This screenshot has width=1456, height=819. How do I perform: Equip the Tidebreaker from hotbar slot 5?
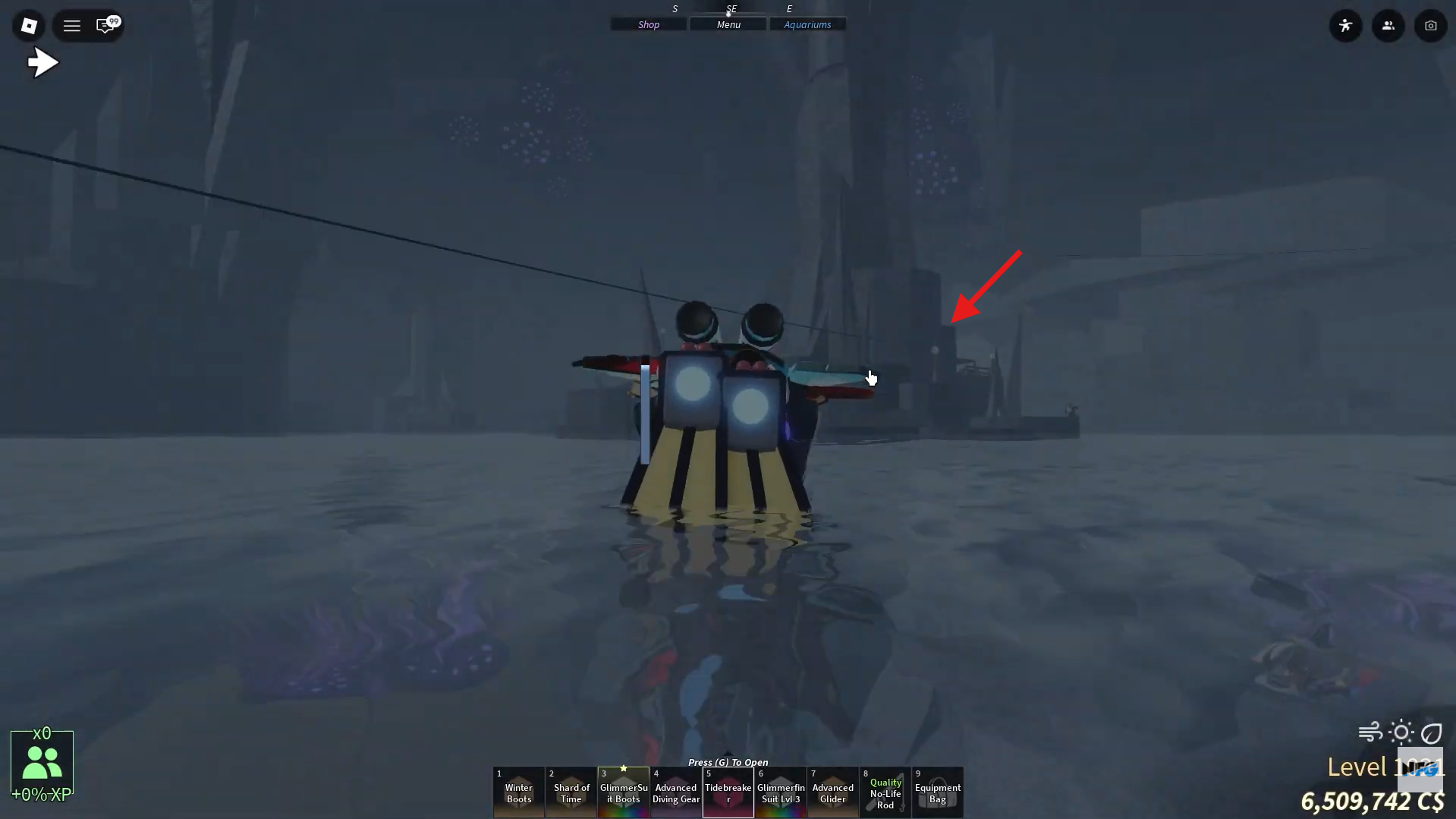point(728,792)
